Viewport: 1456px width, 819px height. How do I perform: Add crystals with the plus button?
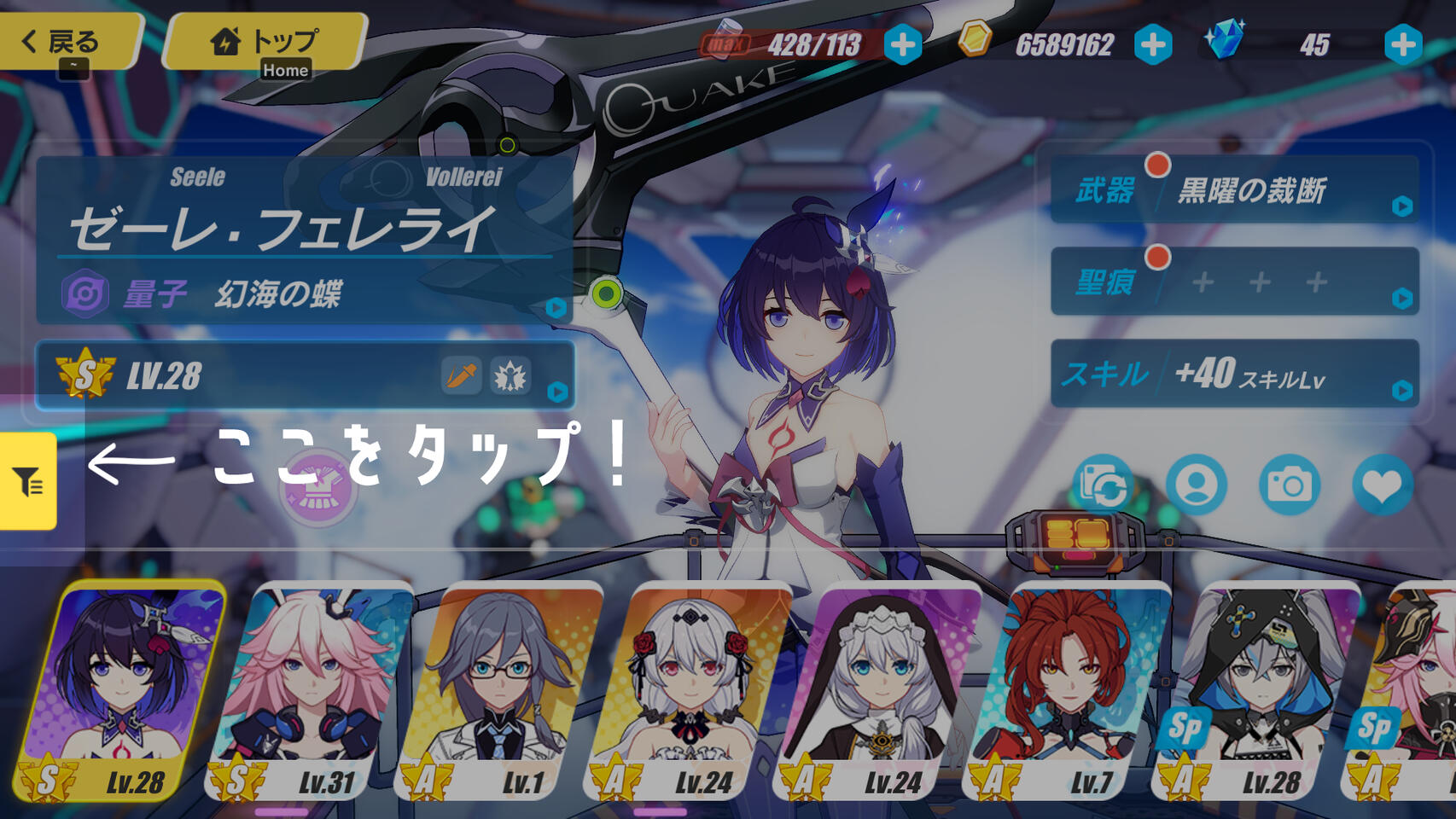pyautogui.click(x=1402, y=44)
